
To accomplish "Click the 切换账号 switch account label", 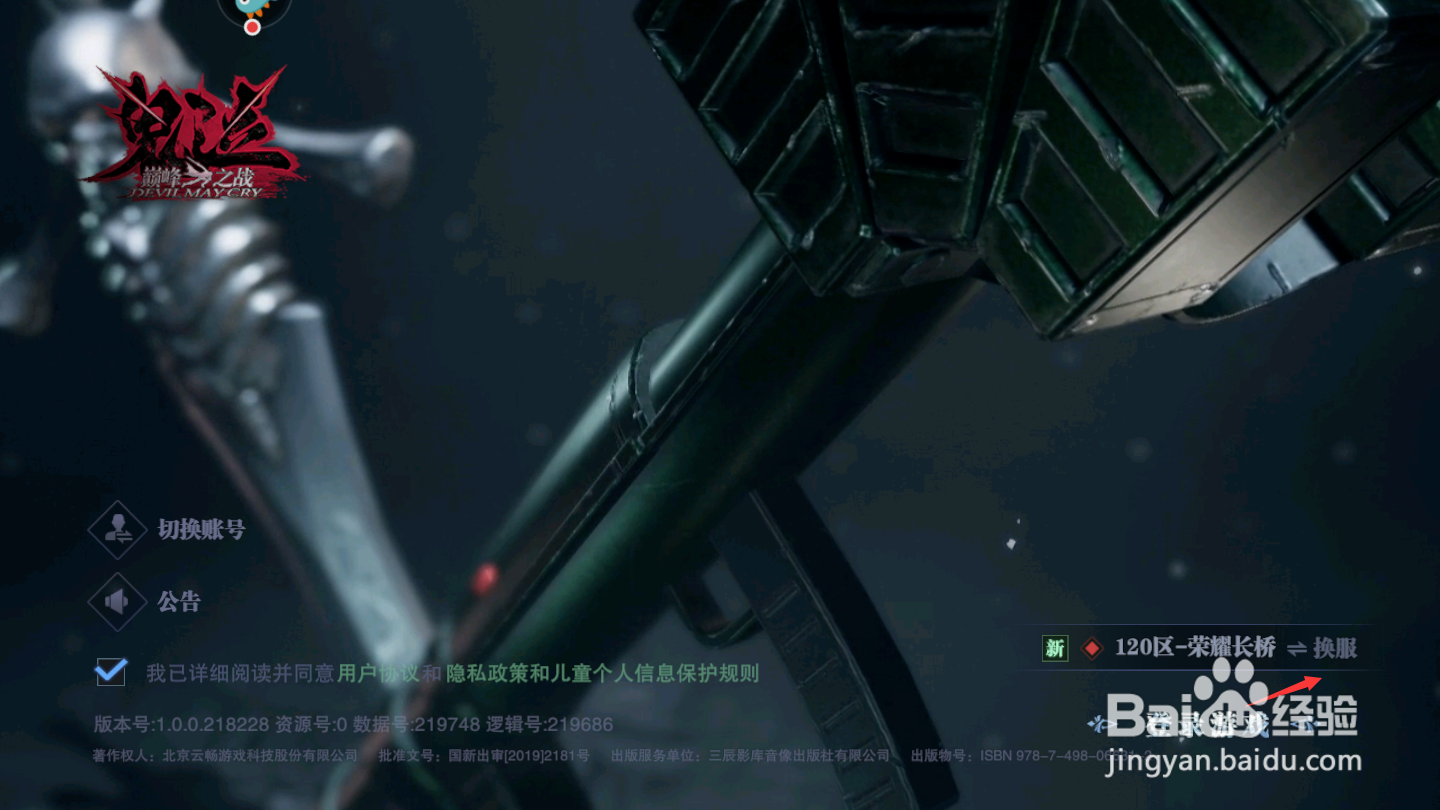I will (x=198, y=529).
